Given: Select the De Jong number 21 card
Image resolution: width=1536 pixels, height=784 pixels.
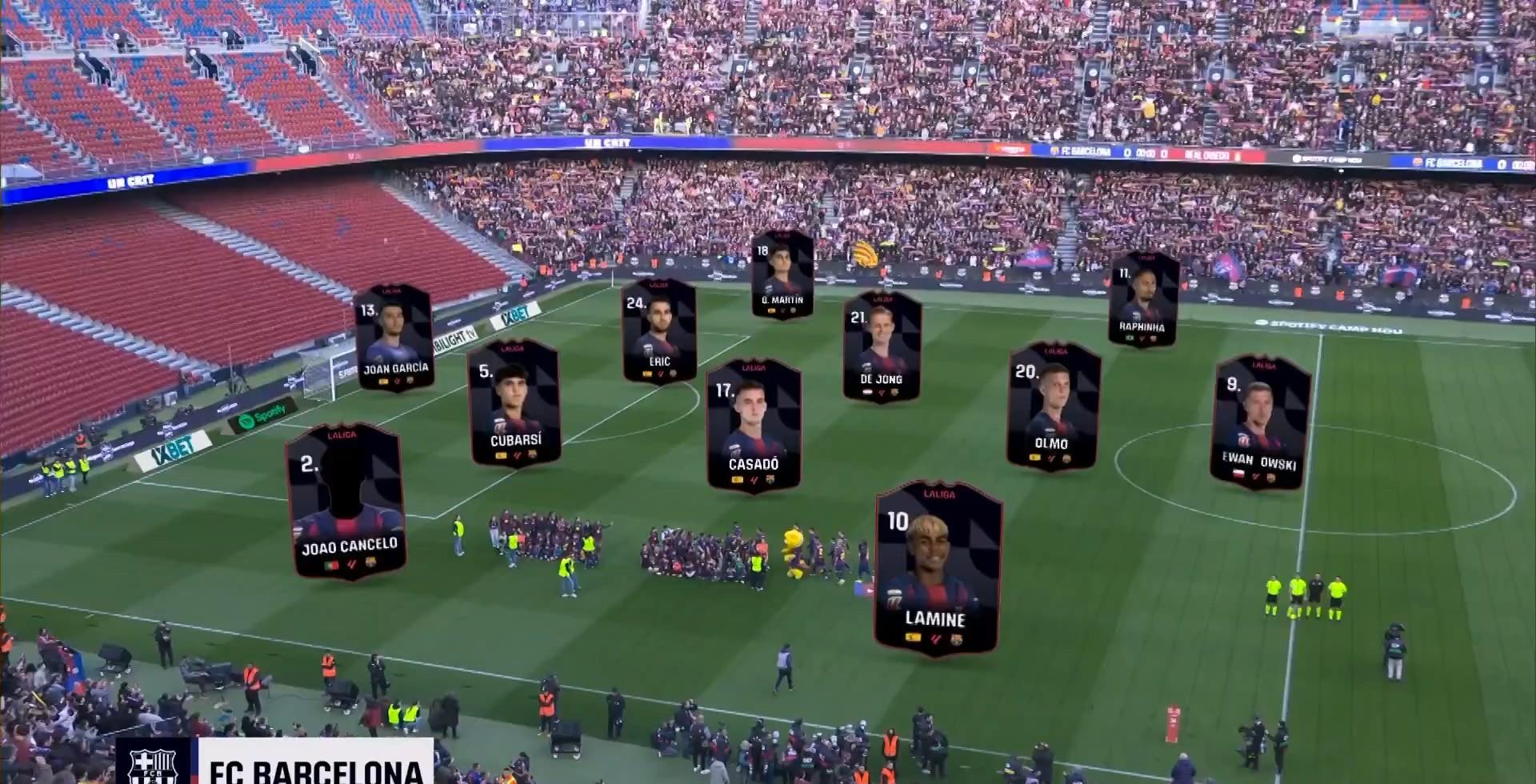Looking at the screenshot, I should click(882, 347).
